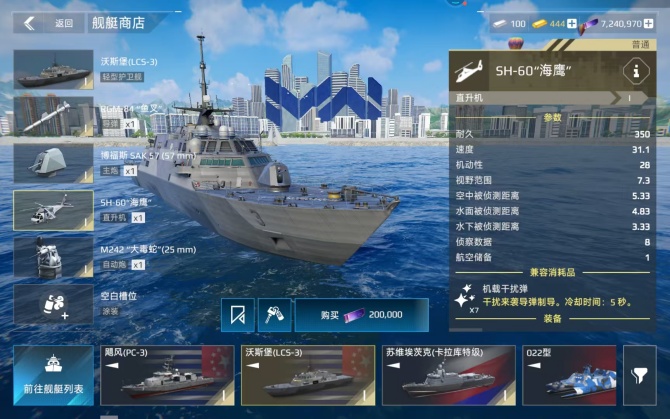
Task: Open the ship filter funnel button
Action: [639, 375]
